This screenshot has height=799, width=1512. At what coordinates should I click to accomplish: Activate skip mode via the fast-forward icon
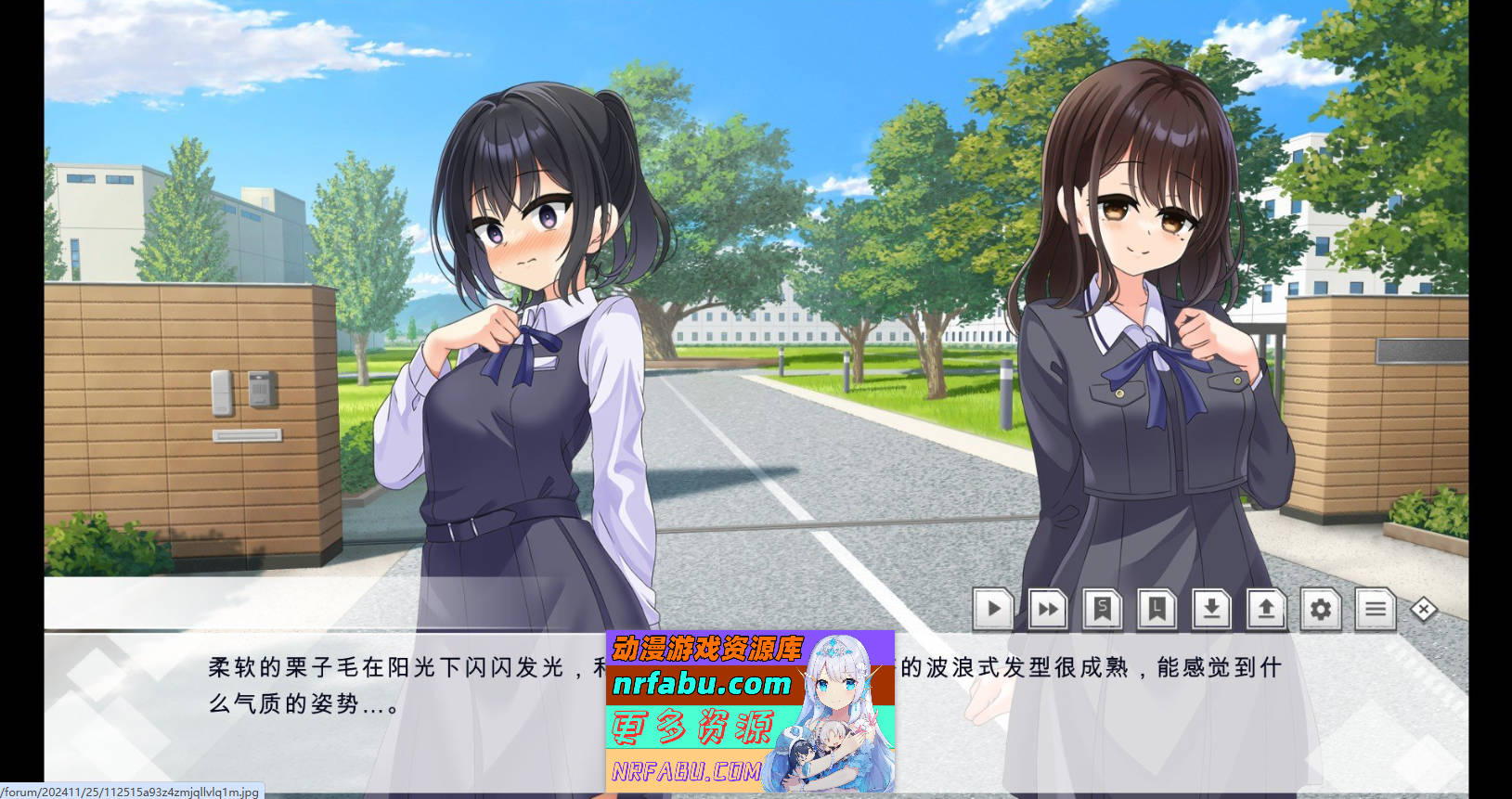(x=1047, y=610)
